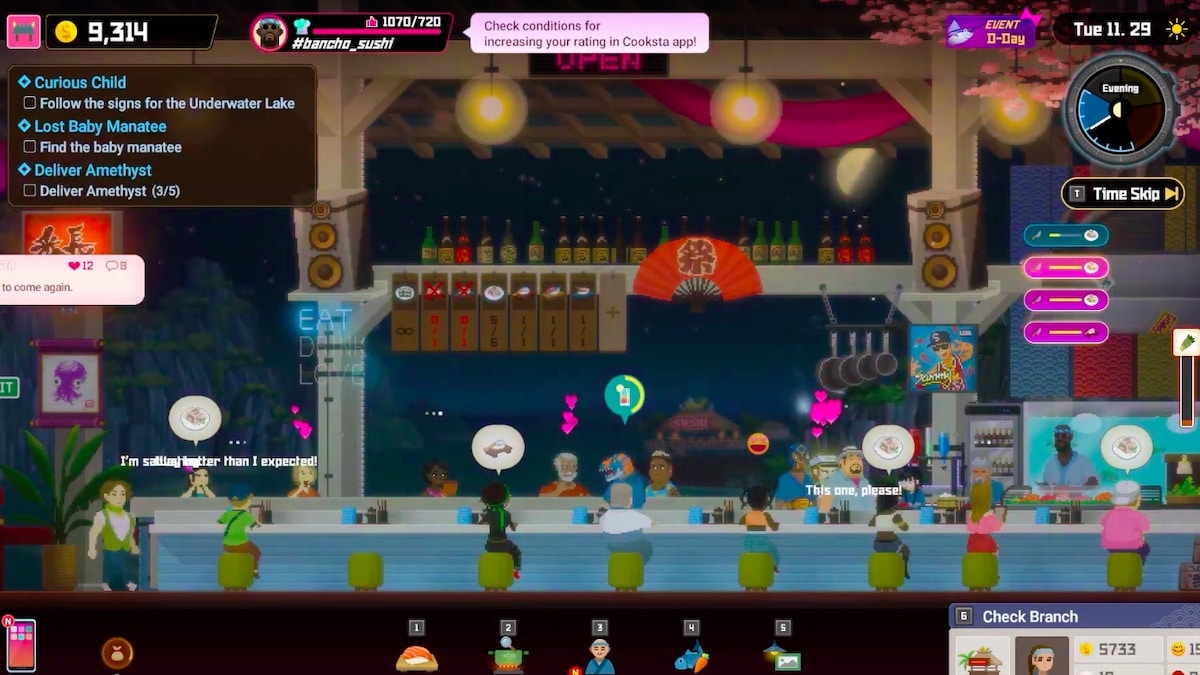Image resolution: width=1200 pixels, height=675 pixels.
Task: Open the sushi menu shortcut
Action: (417, 656)
